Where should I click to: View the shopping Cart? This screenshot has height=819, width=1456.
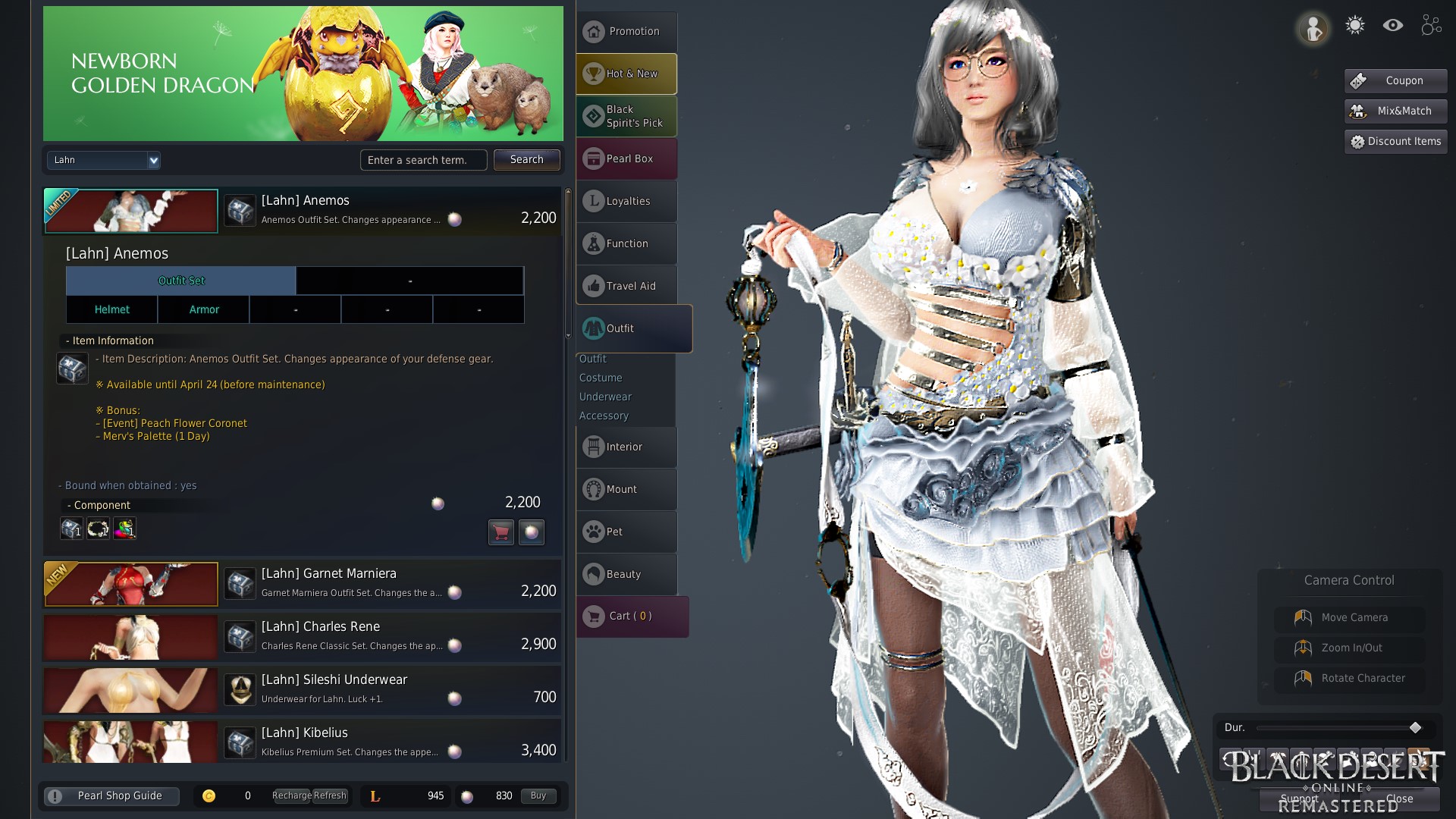(x=632, y=616)
